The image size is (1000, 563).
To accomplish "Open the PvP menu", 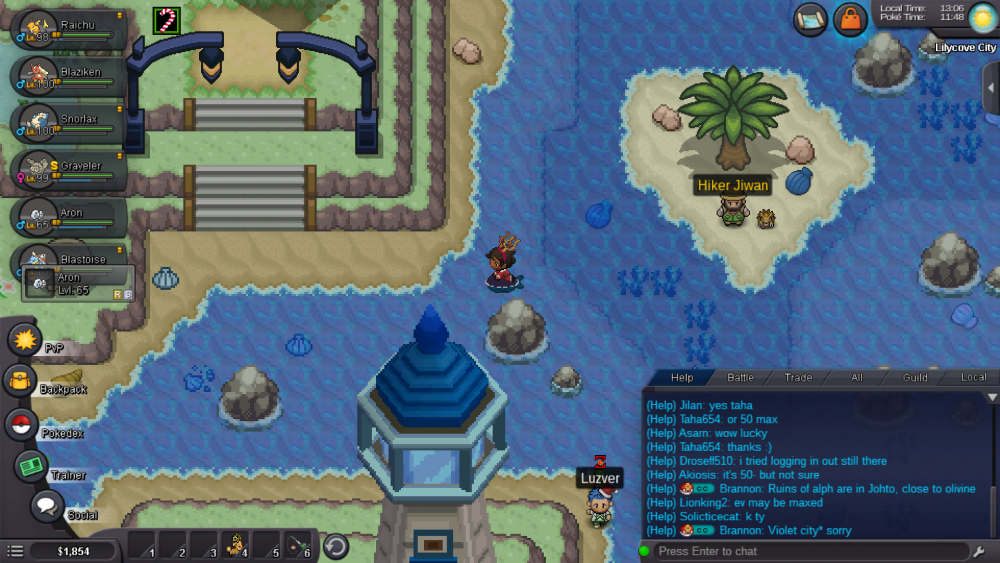I will (x=23, y=339).
